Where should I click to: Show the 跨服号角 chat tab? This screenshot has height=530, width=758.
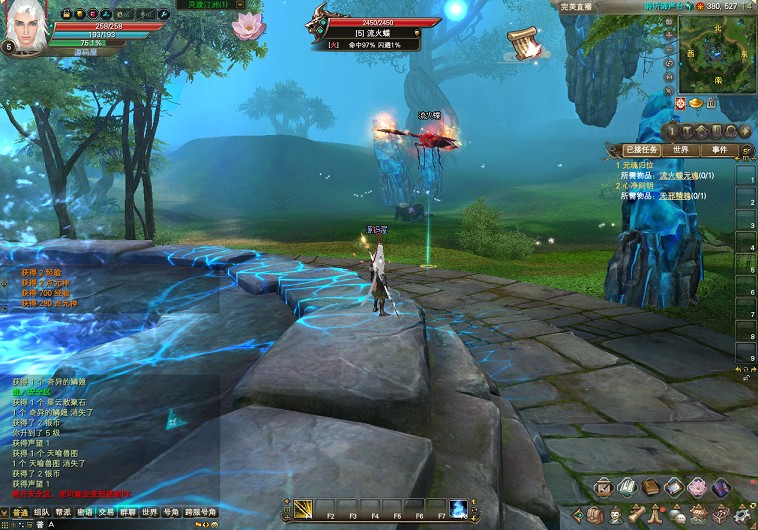point(201,512)
